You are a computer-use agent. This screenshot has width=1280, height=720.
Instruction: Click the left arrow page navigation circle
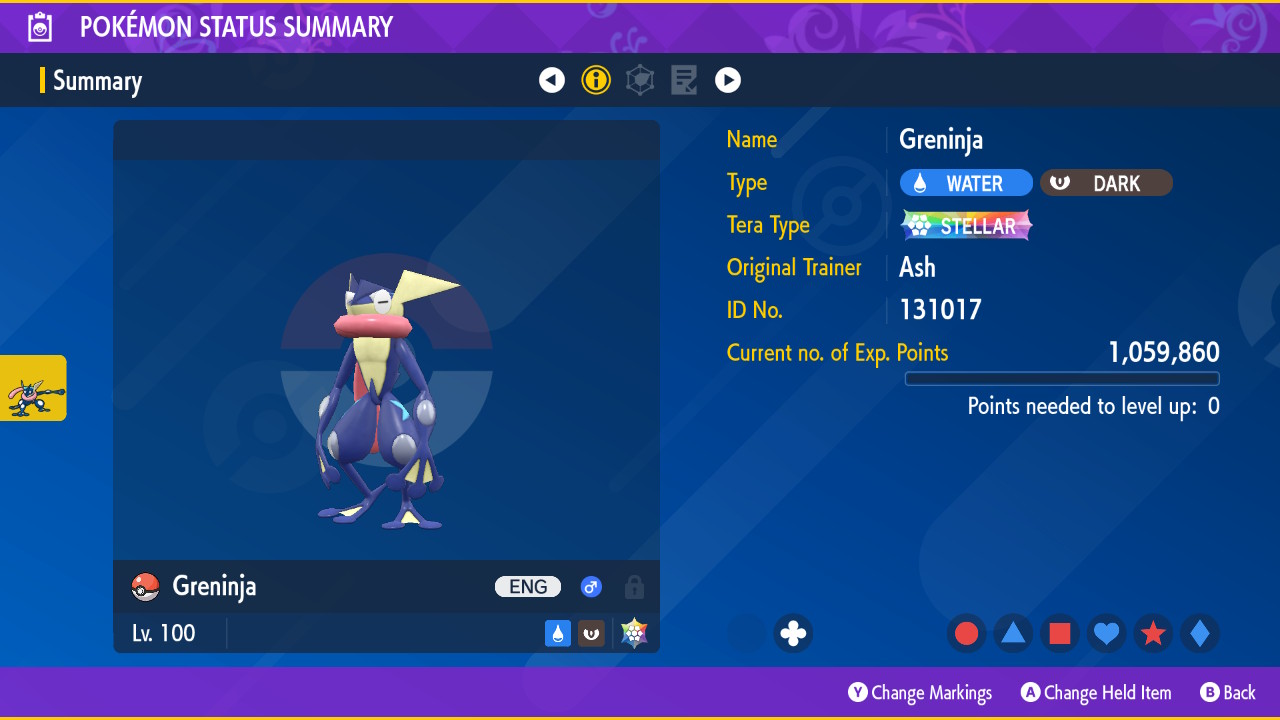(552, 80)
